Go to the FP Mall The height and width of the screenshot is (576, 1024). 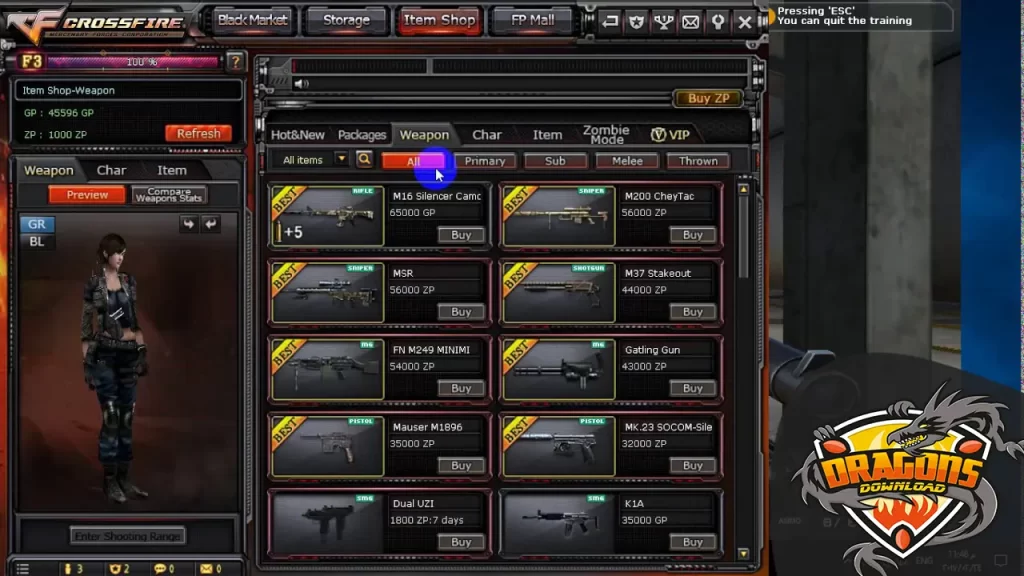[x=532, y=20]
